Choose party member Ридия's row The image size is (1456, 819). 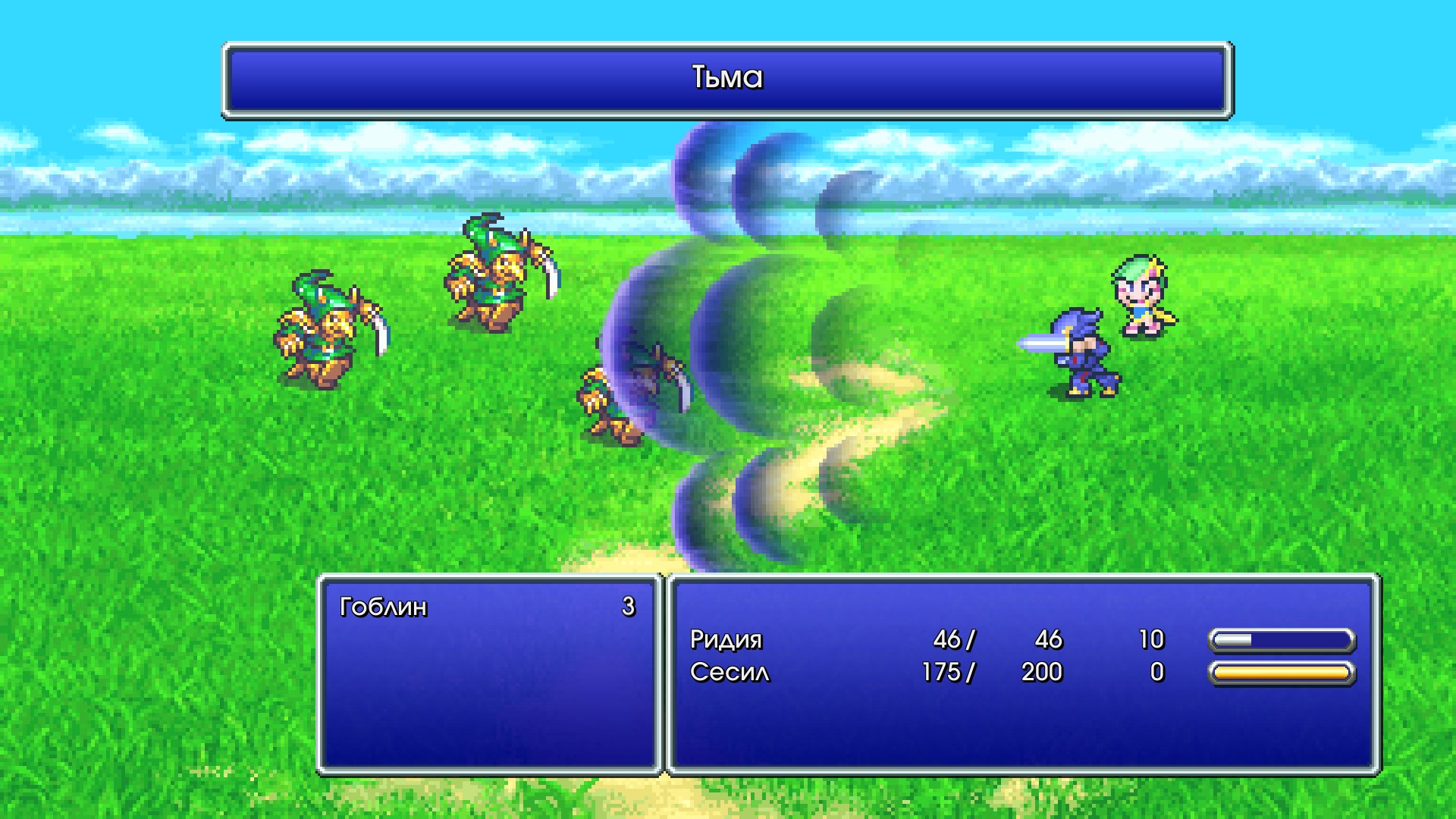(x=726, y=640)
